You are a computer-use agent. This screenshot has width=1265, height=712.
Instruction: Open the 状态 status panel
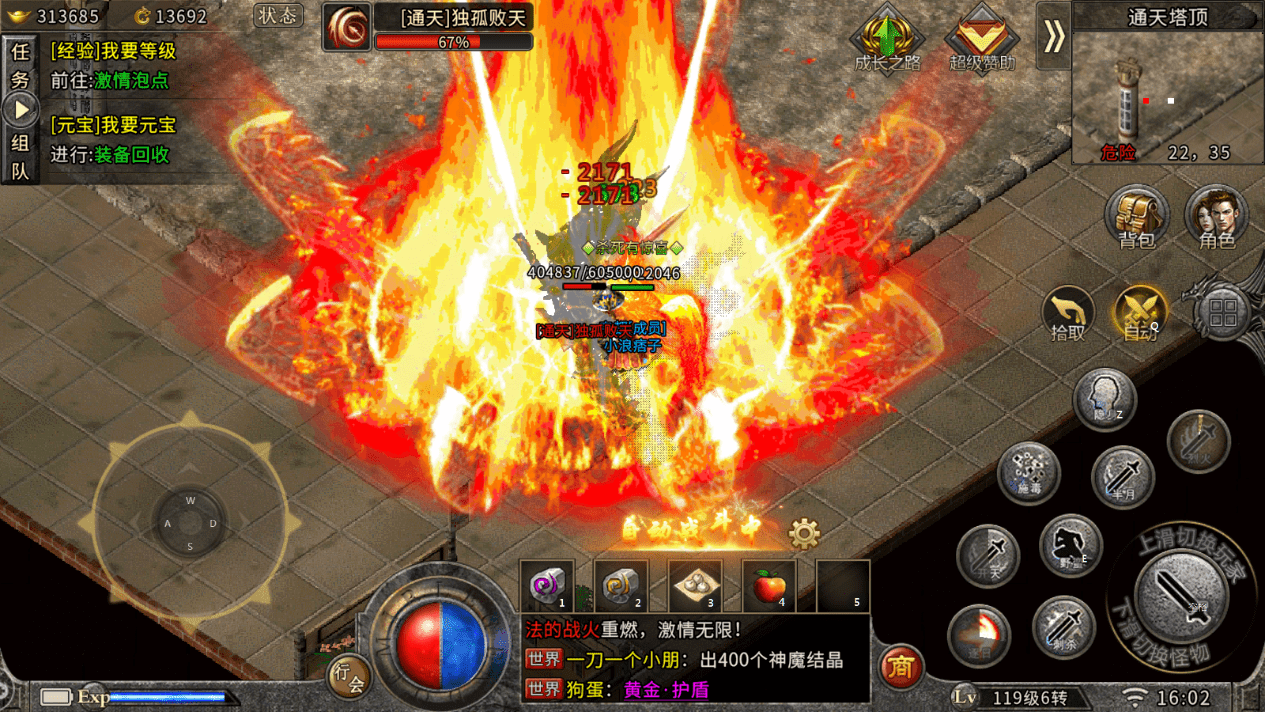pos(278,16)
